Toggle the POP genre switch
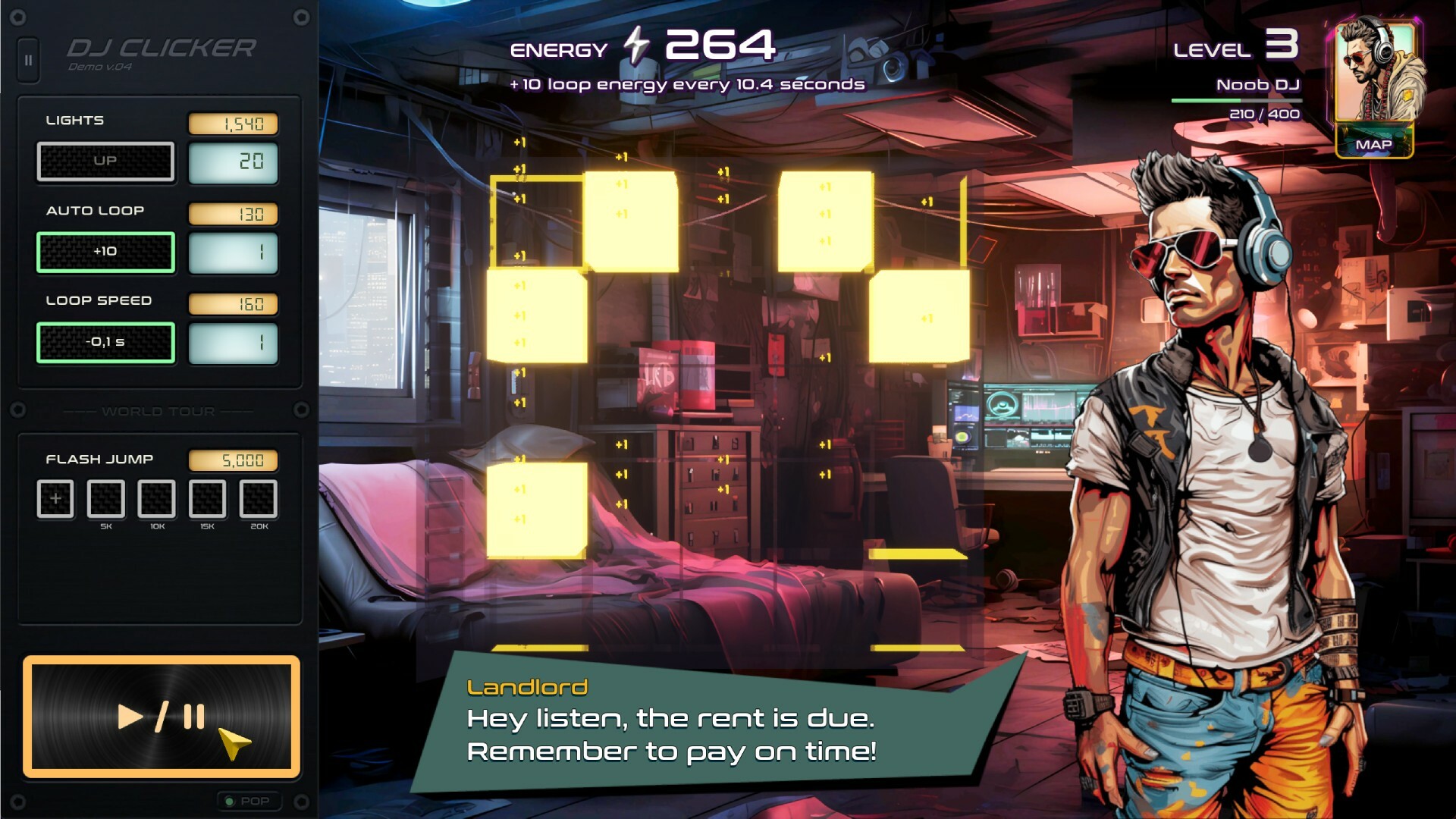 point(247,801)
